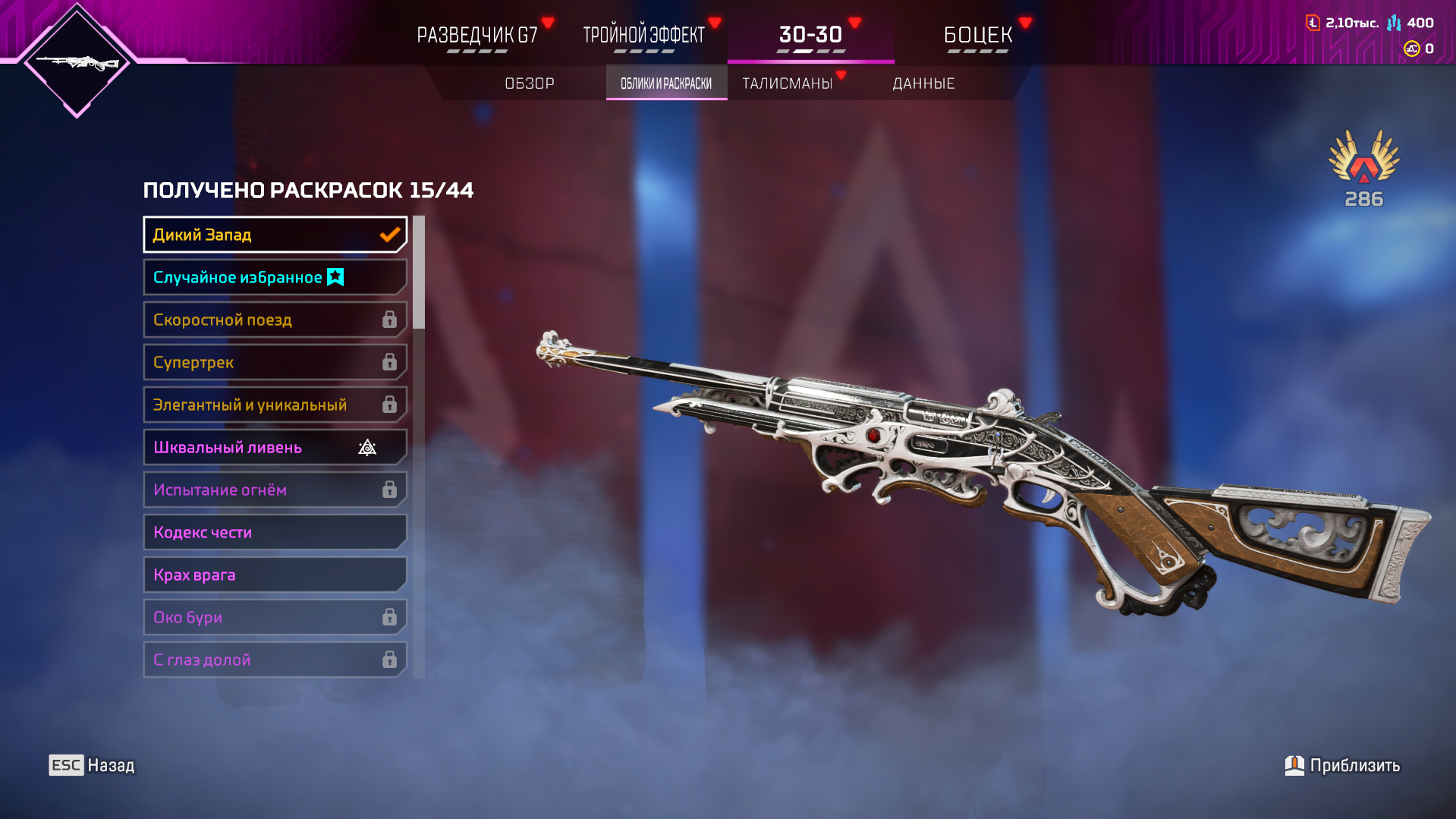Image resolution: width=1456 pixels, height=819 pixels.
Task: Click the weapon diamond icon in the corner
Action: pos(77,62)
